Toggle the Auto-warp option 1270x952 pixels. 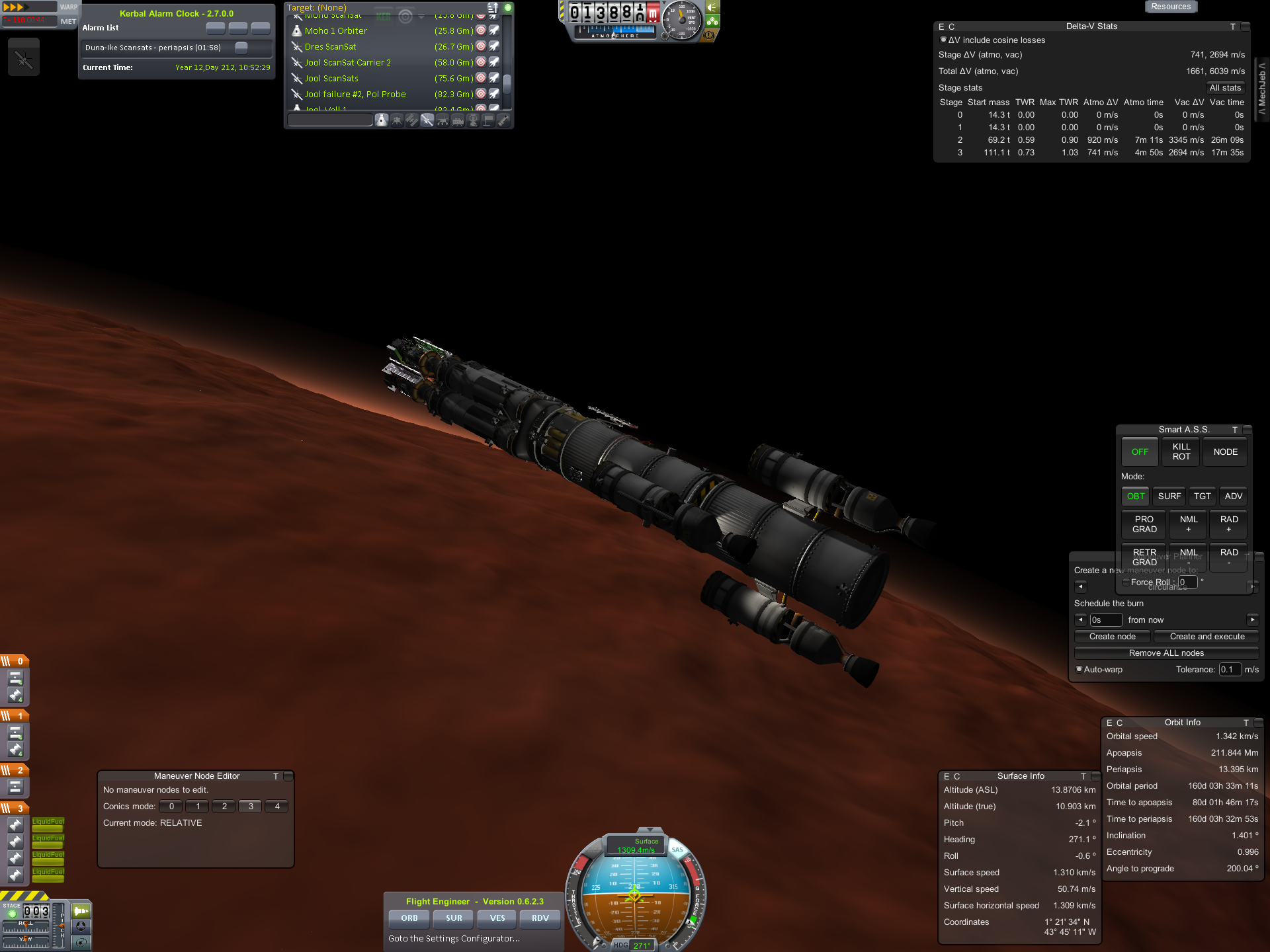(x=1079, y=670)
